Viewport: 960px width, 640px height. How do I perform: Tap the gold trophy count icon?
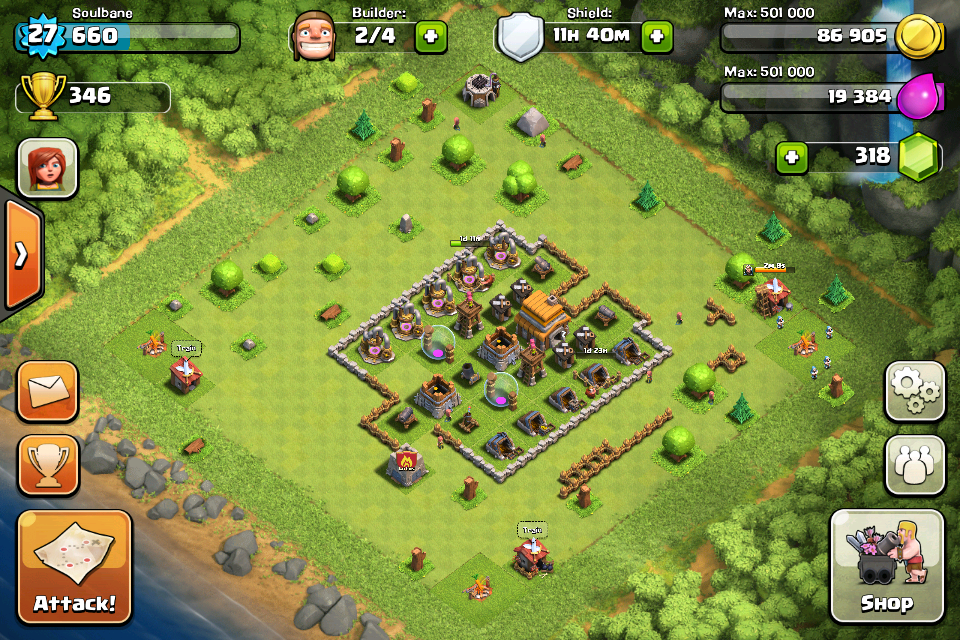[41, 96]
